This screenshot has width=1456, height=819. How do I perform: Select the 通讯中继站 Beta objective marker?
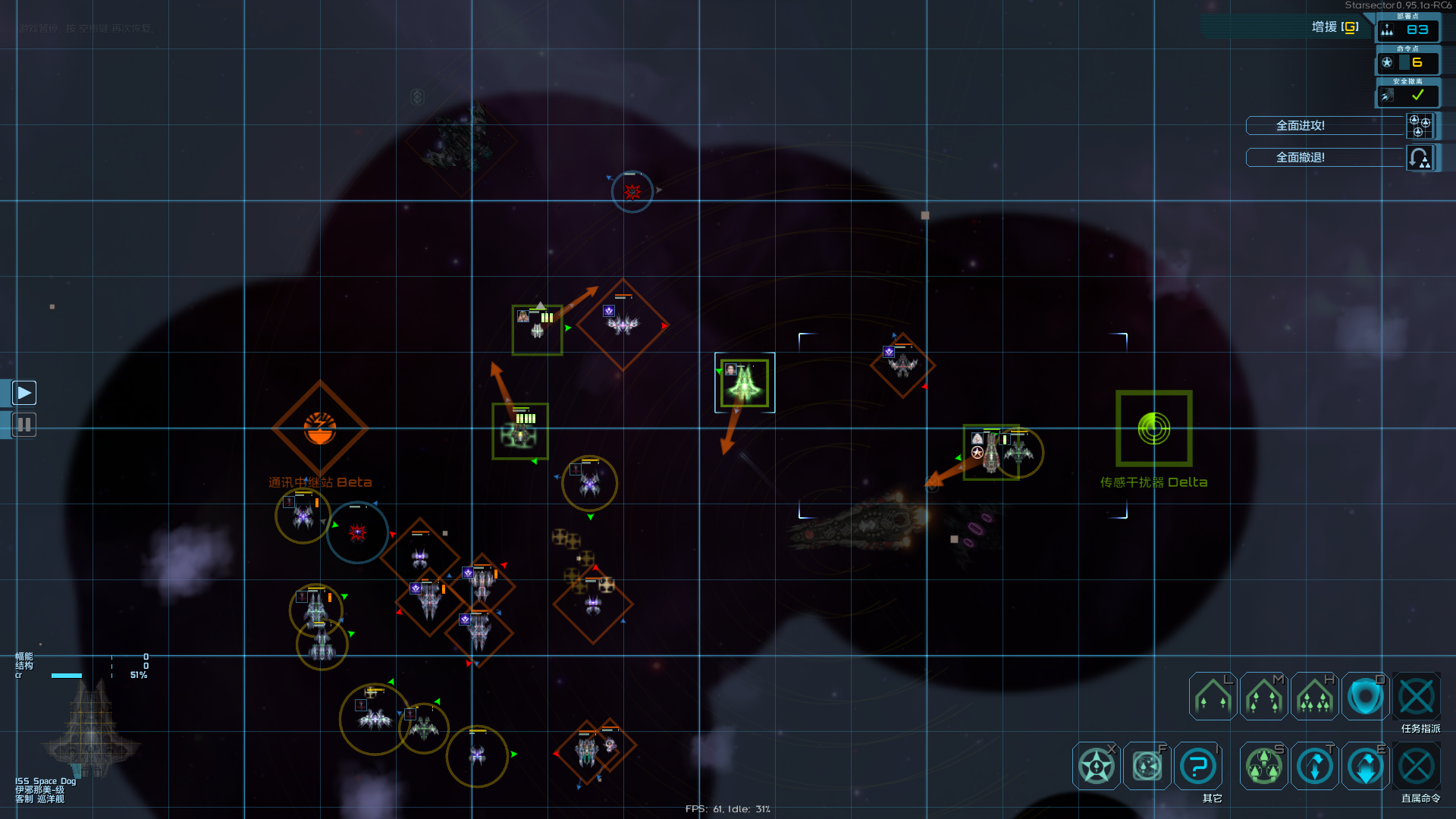coord(320,428)
